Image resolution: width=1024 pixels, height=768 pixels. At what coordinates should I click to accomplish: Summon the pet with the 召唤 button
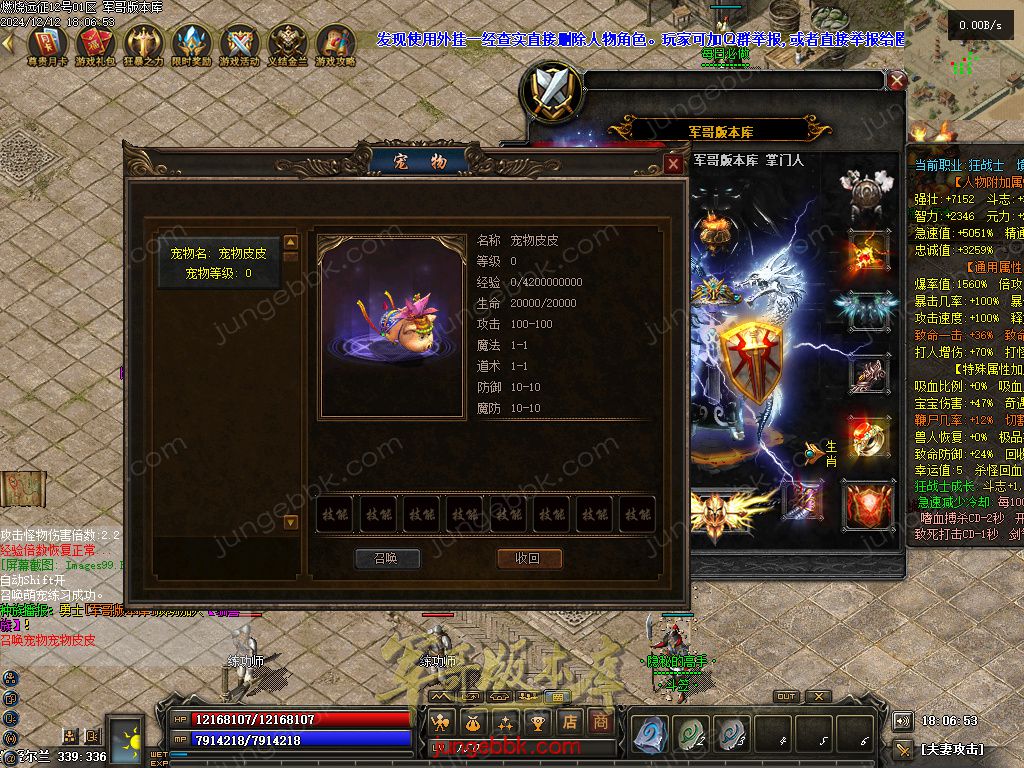(x=387, y=559)
